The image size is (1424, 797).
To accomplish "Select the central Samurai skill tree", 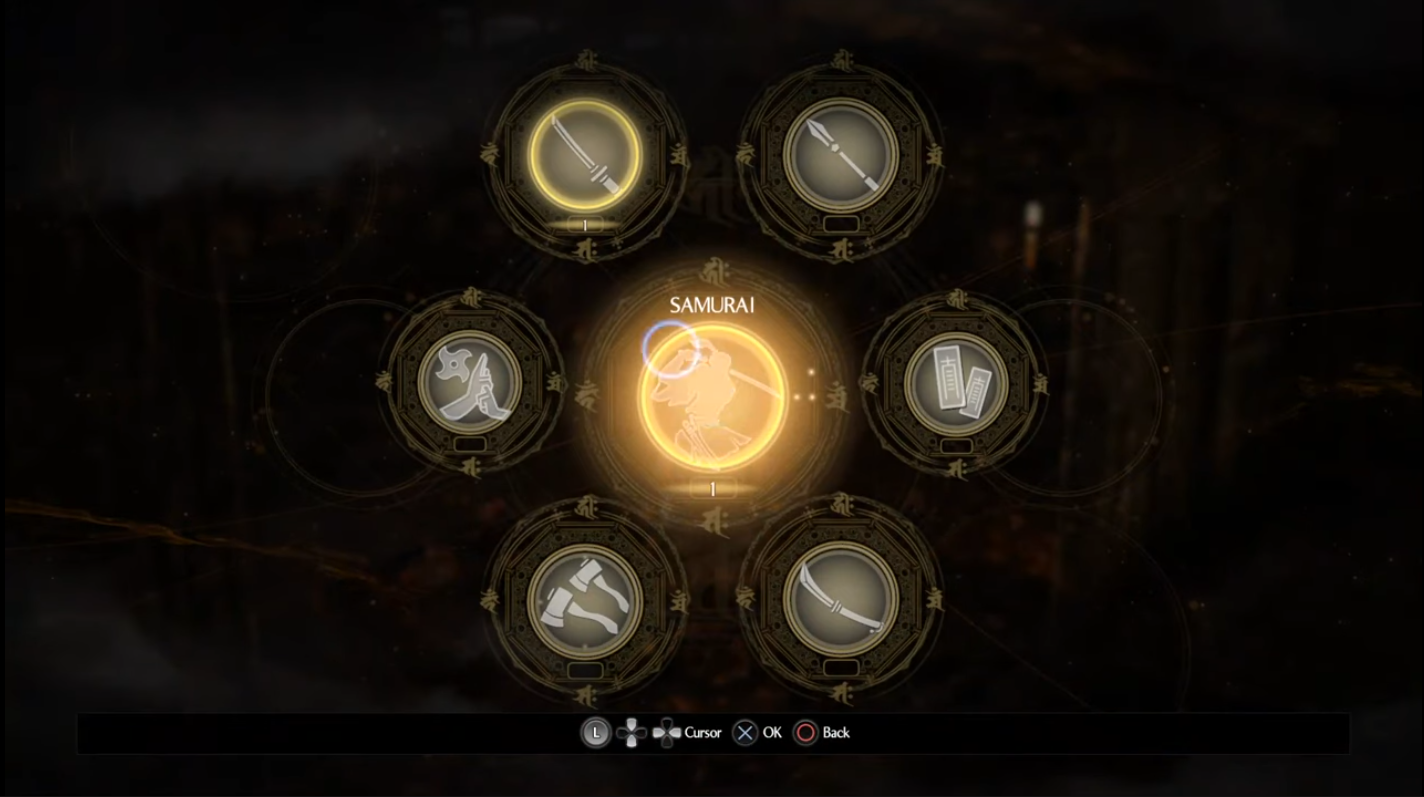I will [x=712, y=397].
